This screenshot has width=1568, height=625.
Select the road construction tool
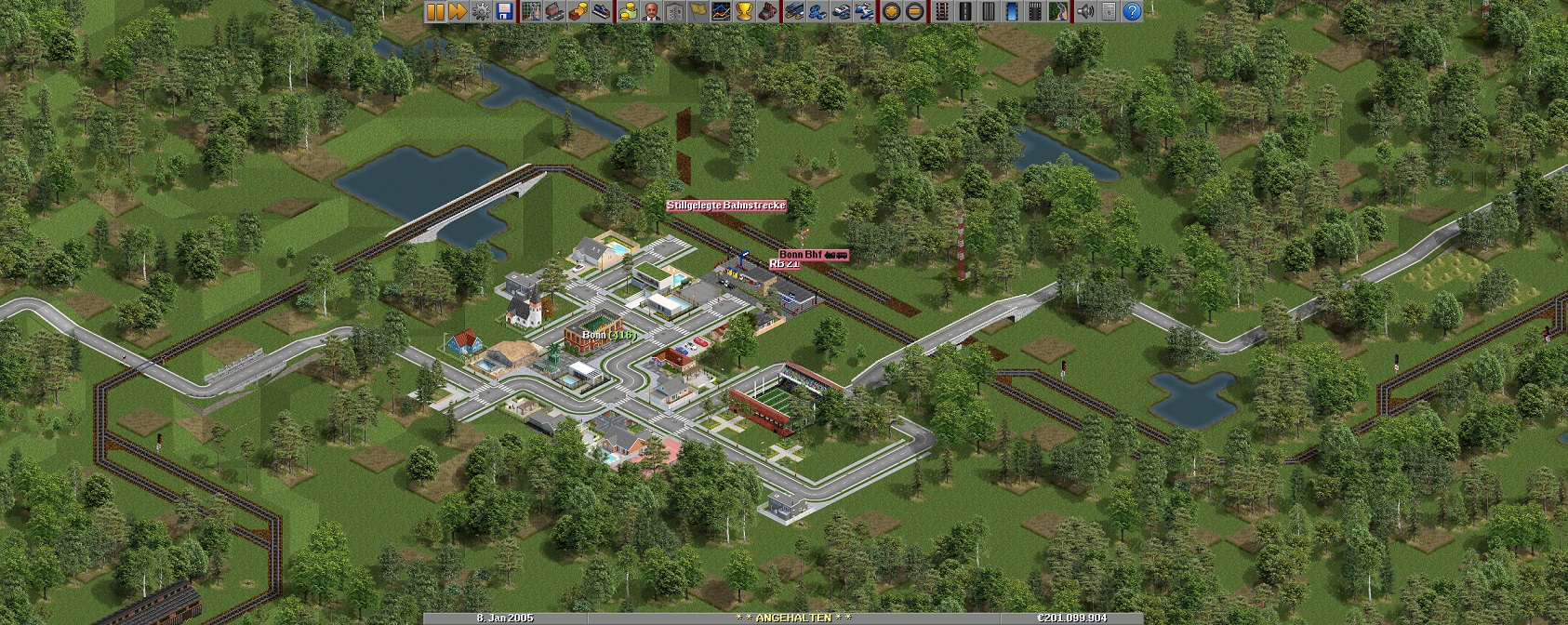point(965,11)
